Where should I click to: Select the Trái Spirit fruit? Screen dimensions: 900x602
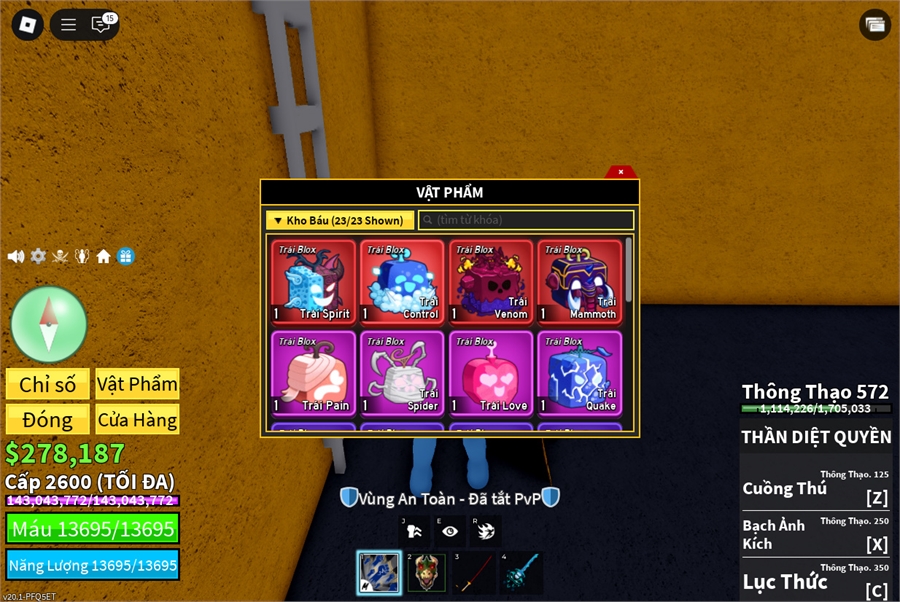(x=313, y=282)
